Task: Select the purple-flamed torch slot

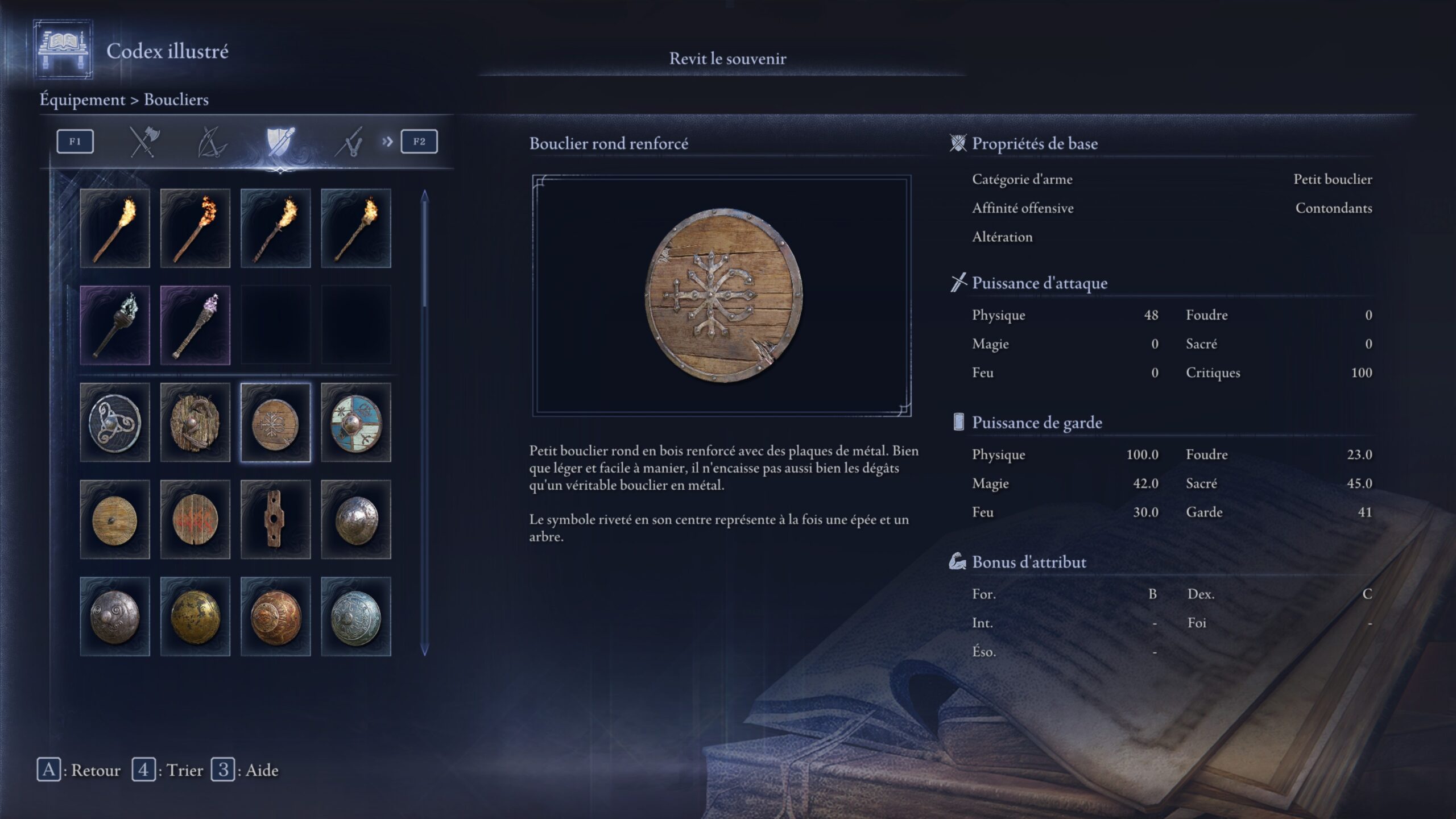Action: (195, 325)
